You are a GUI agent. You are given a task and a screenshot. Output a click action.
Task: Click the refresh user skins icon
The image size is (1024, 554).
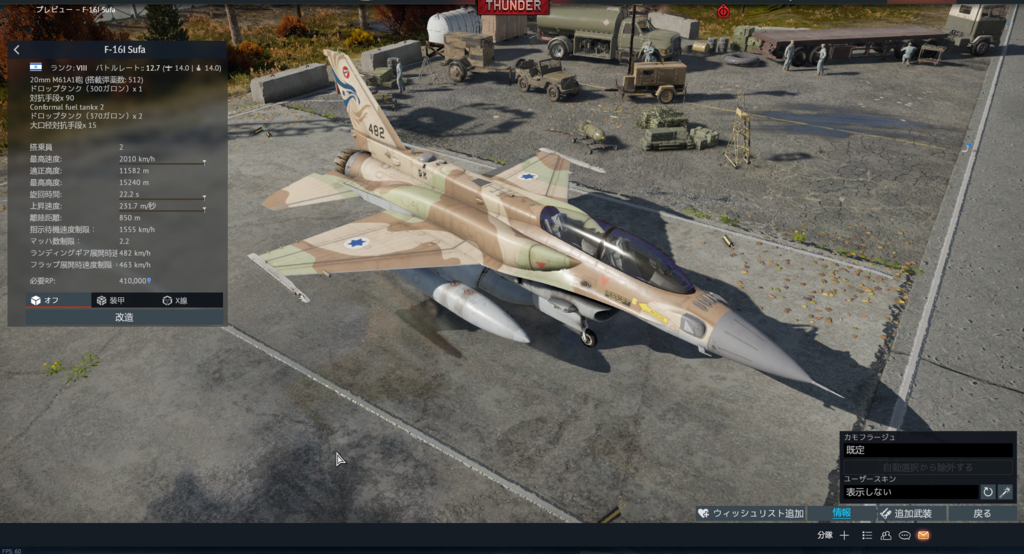click(x=988, y=492)
